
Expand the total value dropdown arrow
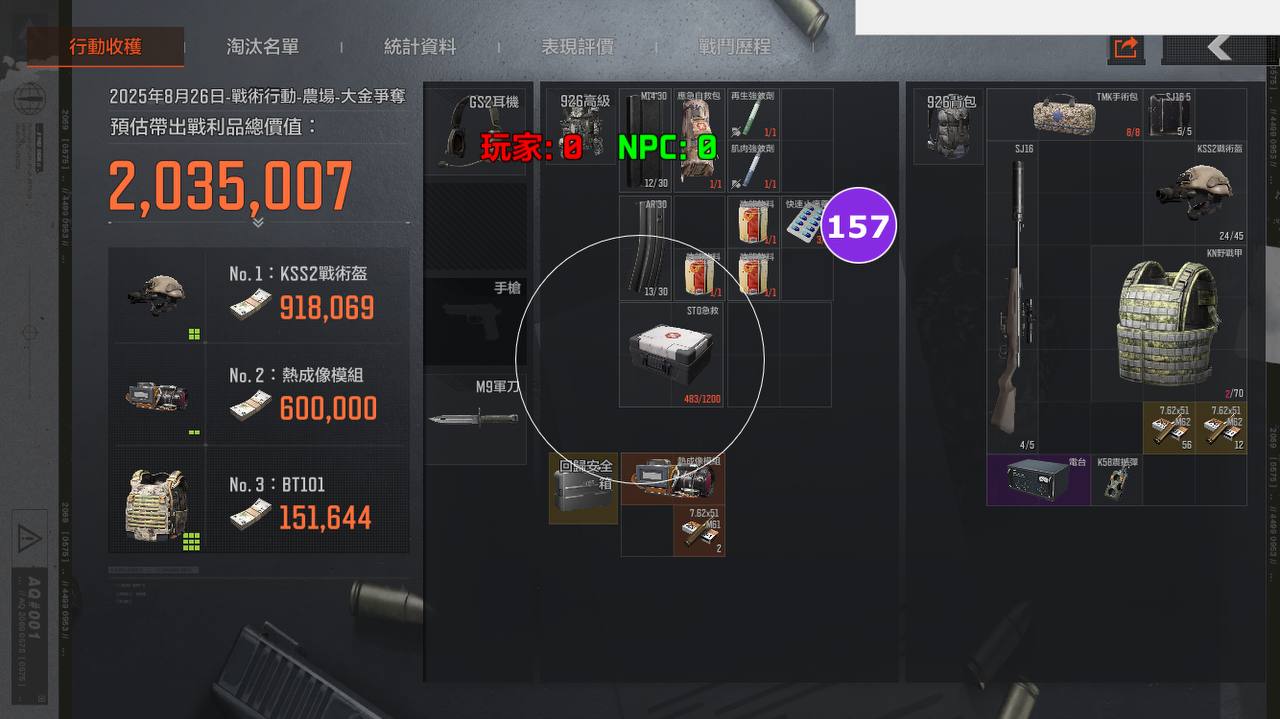pos(258,222)
